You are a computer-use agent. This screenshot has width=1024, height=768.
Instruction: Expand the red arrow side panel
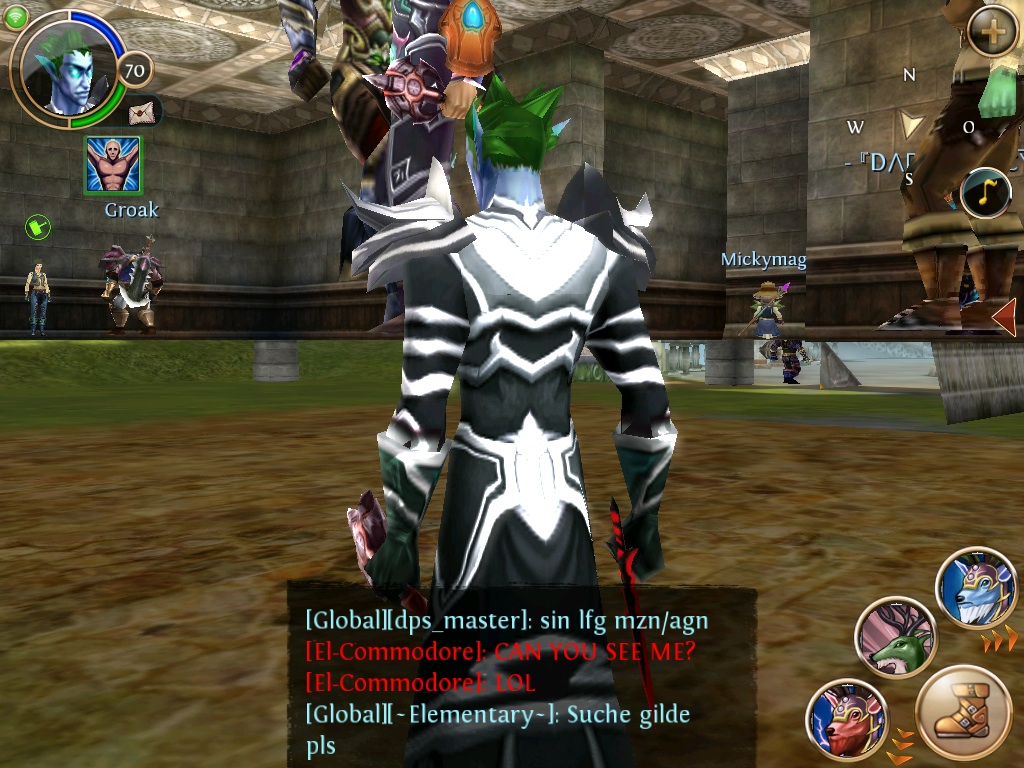[1004, 318]
